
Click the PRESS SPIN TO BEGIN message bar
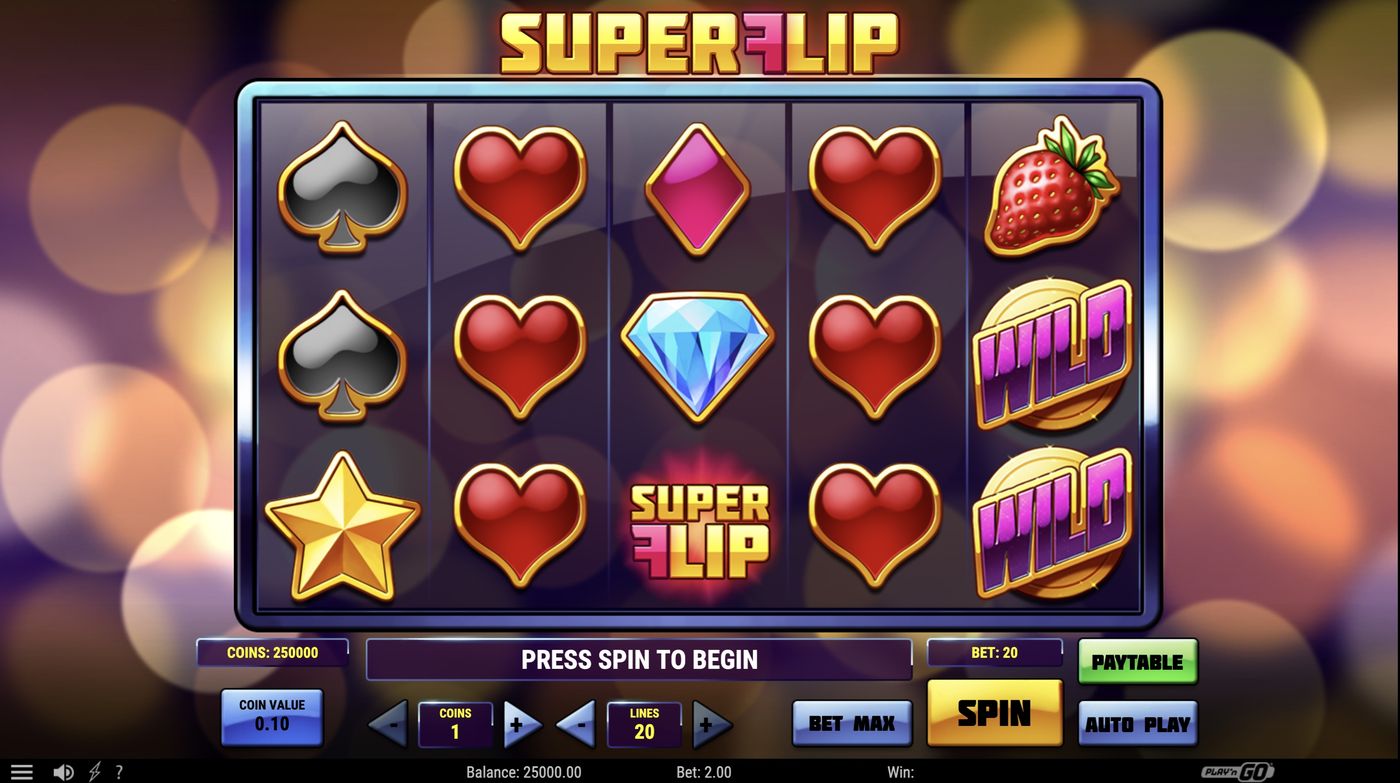pyautogui.click(x=638, y=659)
